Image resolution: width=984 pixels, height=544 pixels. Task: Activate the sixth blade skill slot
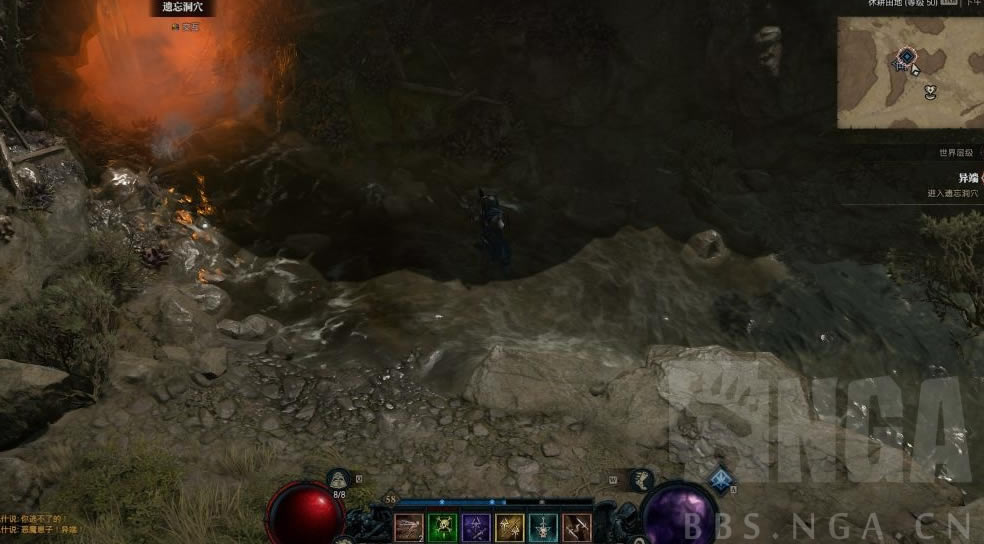577,527
